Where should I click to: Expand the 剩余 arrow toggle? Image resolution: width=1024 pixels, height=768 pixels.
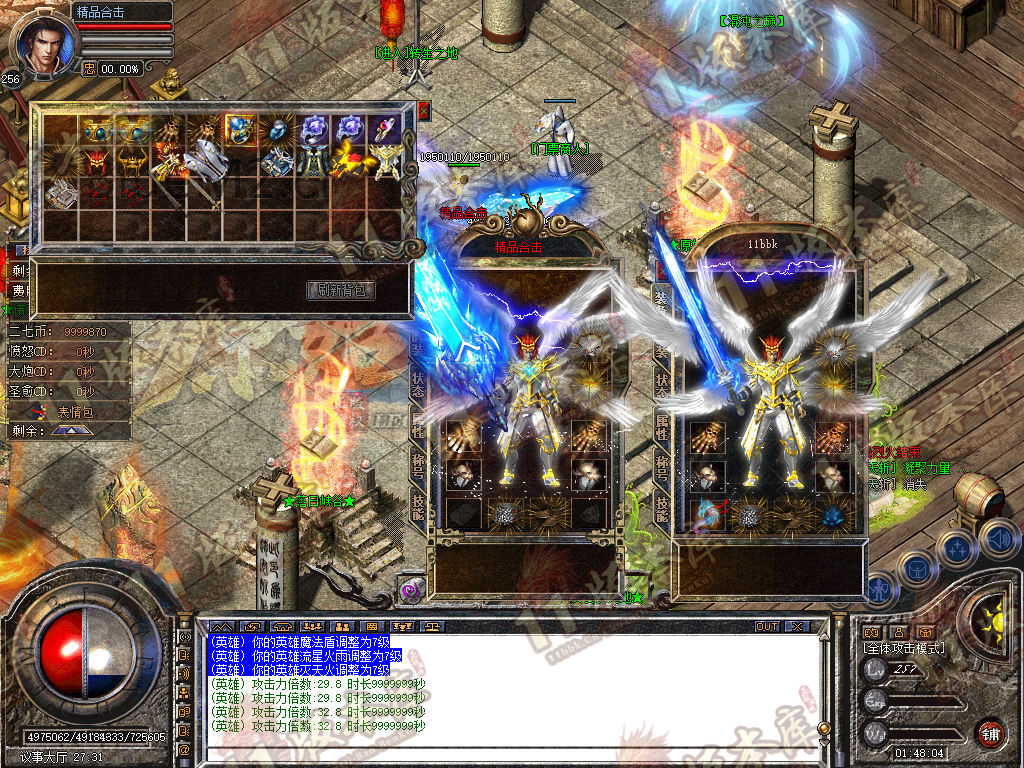tap(70, 430)
